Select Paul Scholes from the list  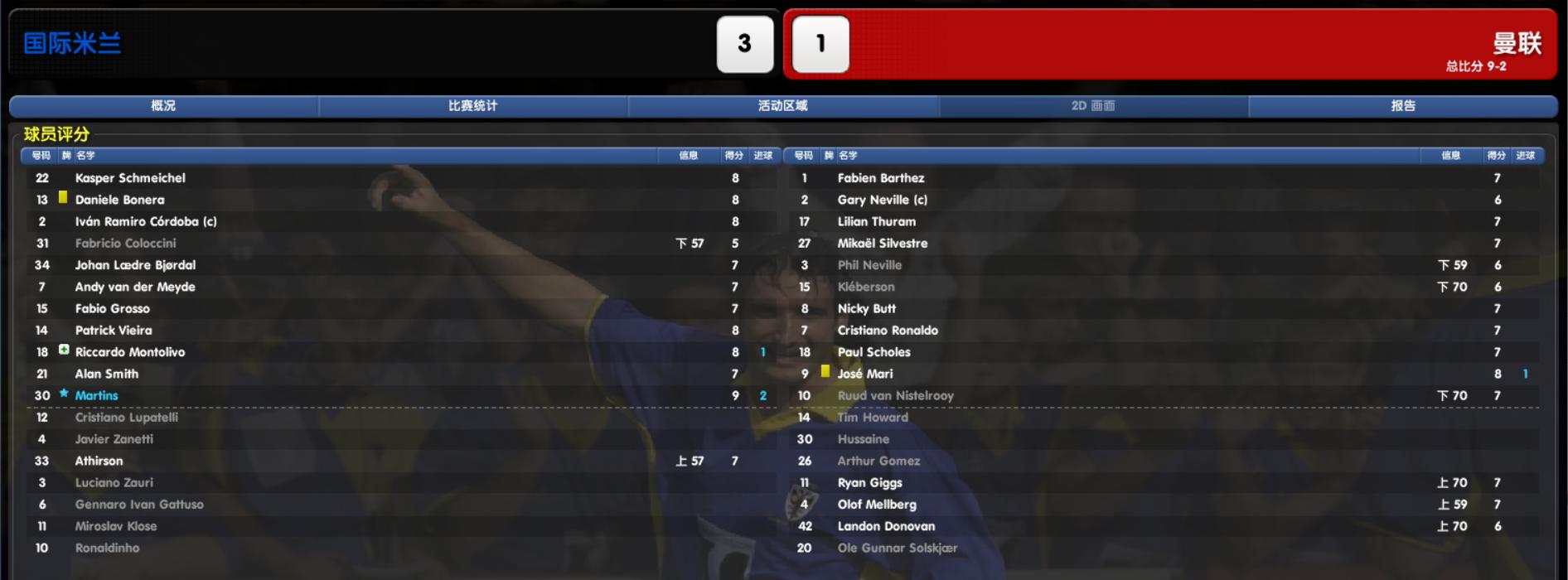(x=874, y=352)
